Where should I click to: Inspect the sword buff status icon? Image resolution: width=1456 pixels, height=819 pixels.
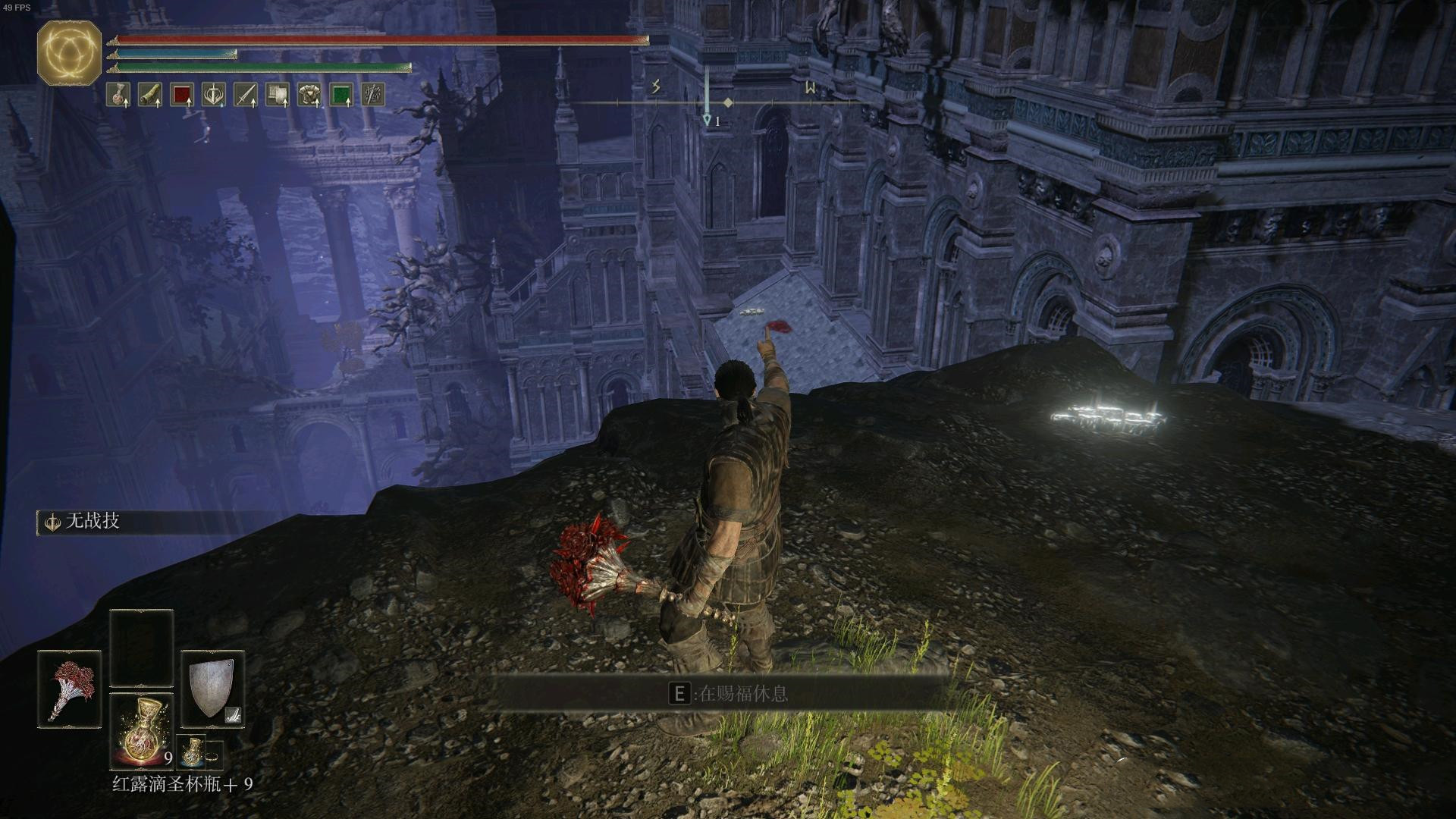[x=246, y=95]
